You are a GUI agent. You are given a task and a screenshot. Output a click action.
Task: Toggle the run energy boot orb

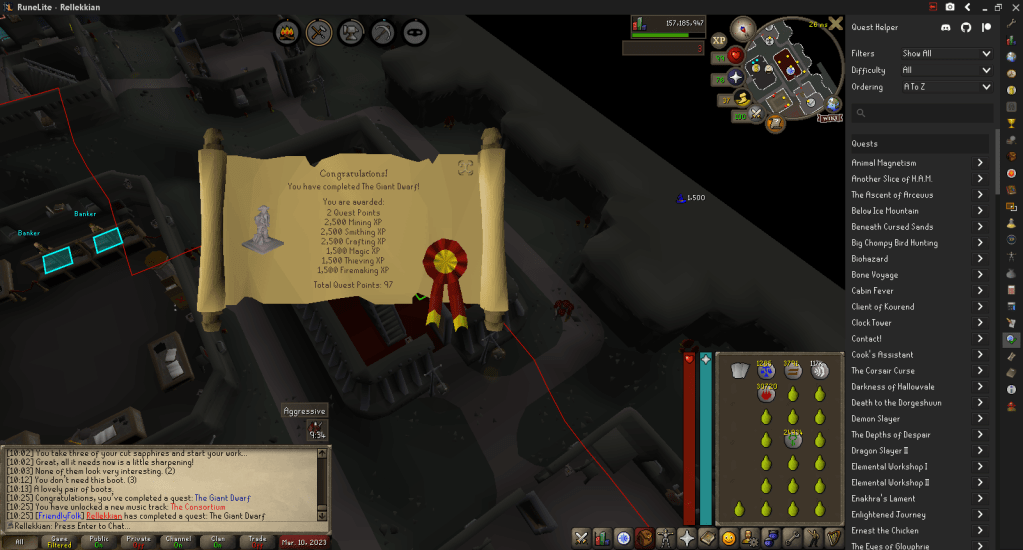[743, 98]
